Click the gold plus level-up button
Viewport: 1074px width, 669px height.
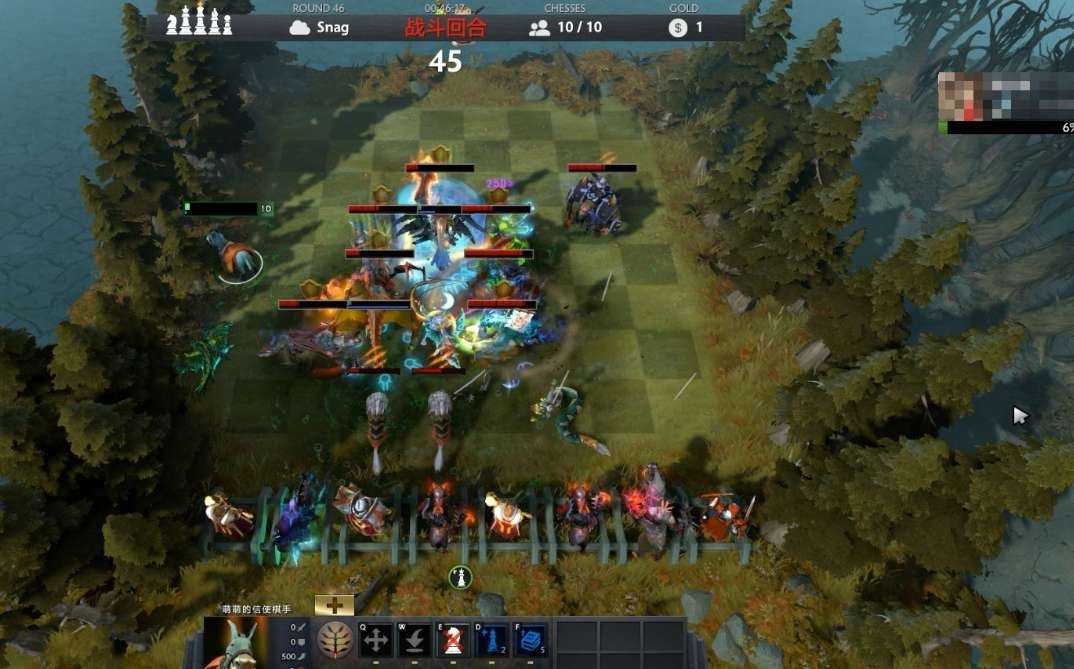click(334, 605)
